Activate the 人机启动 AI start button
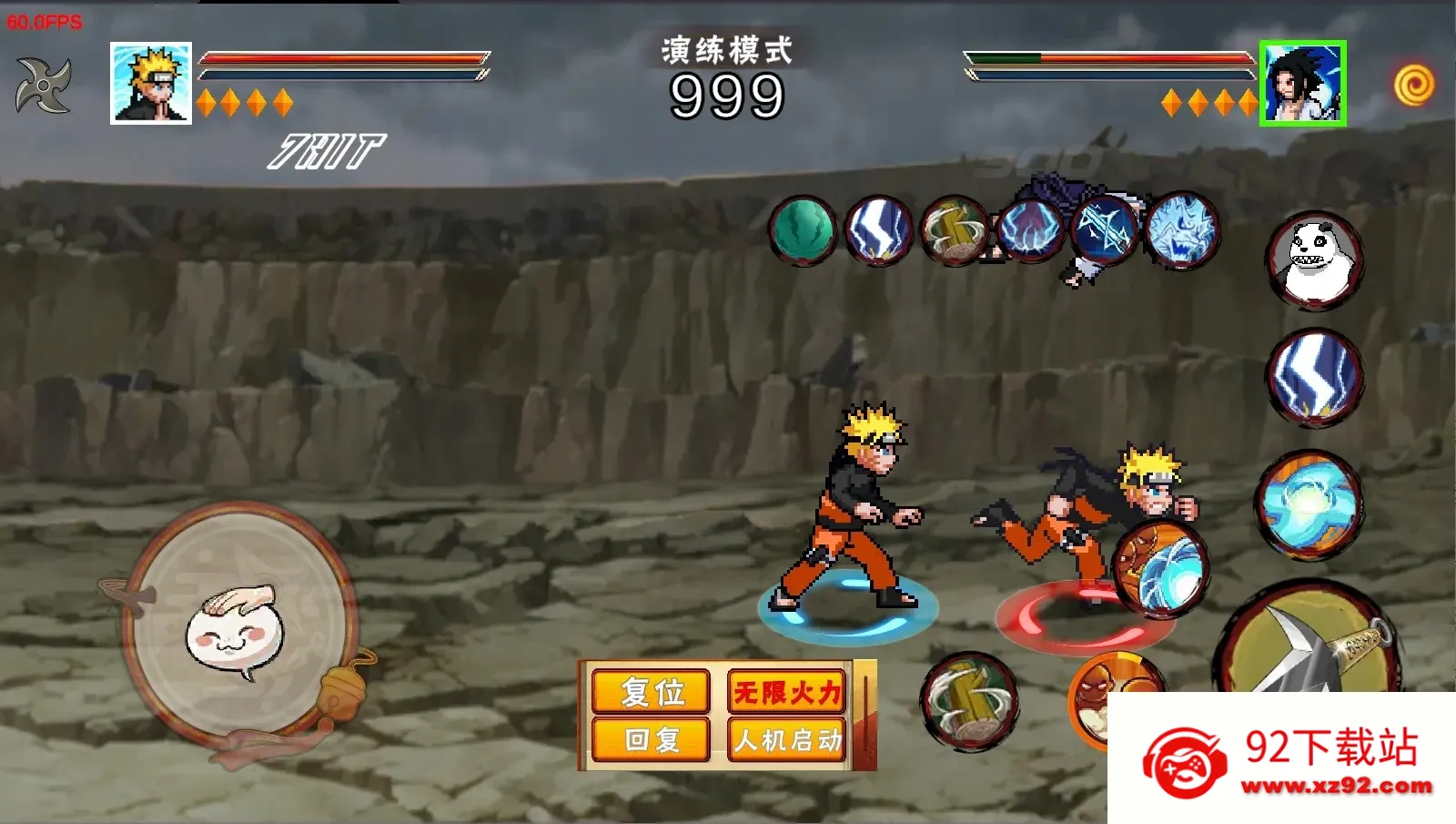This screenshot has height=824, width=1456. (787, 739)
